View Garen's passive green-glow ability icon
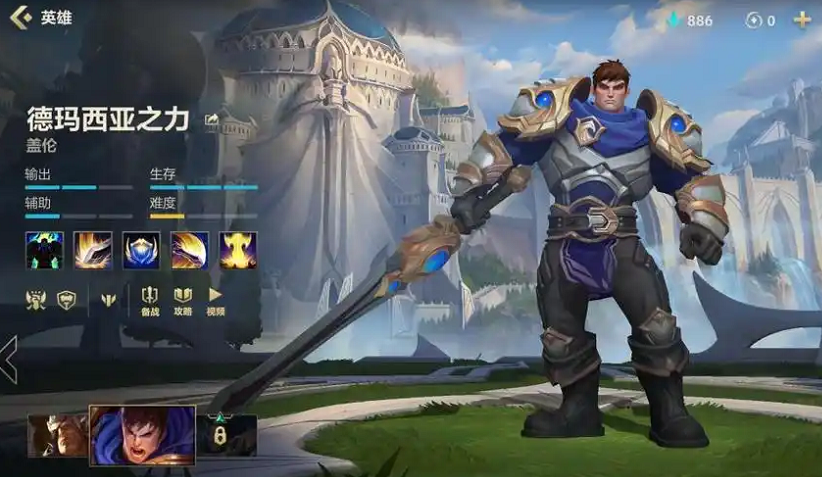822x477 pixels. coord(44,250)
